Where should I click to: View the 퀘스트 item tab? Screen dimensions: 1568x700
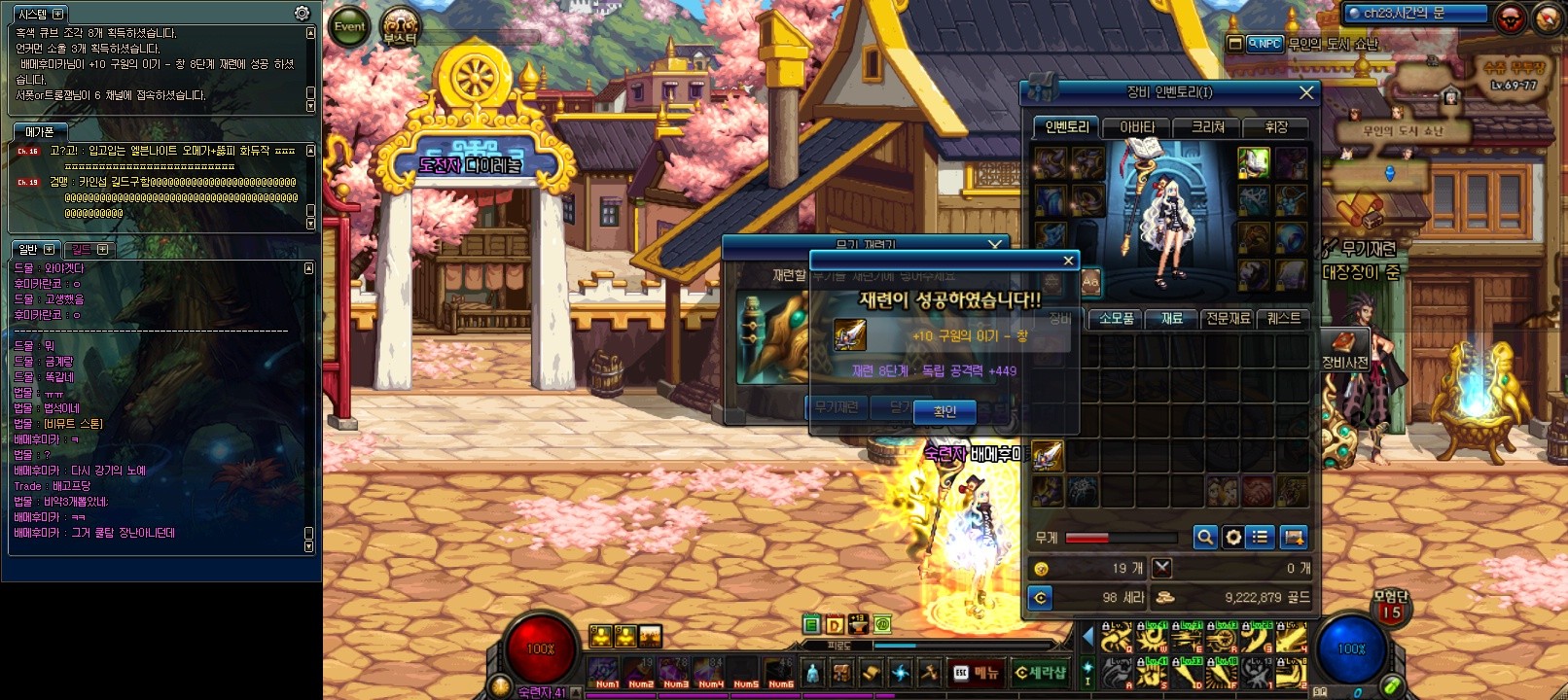point(1283,319)
